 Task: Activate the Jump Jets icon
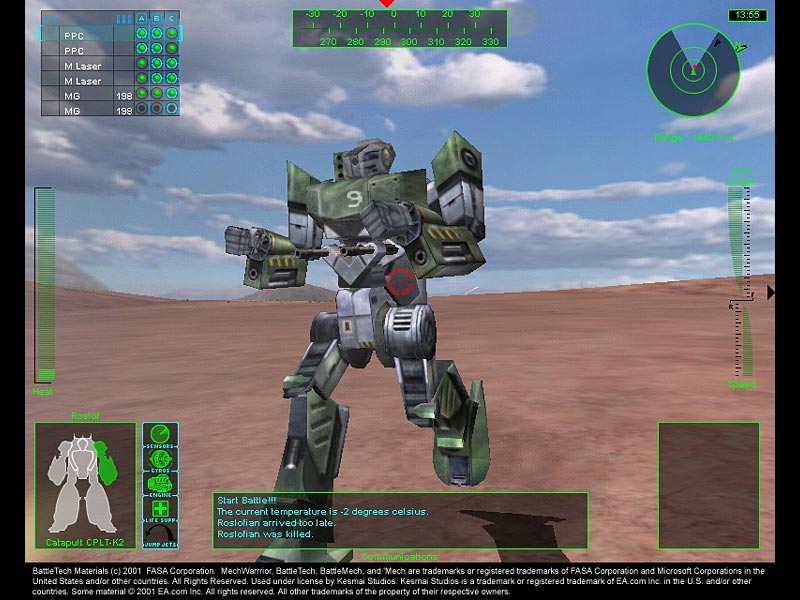[160, 533]
